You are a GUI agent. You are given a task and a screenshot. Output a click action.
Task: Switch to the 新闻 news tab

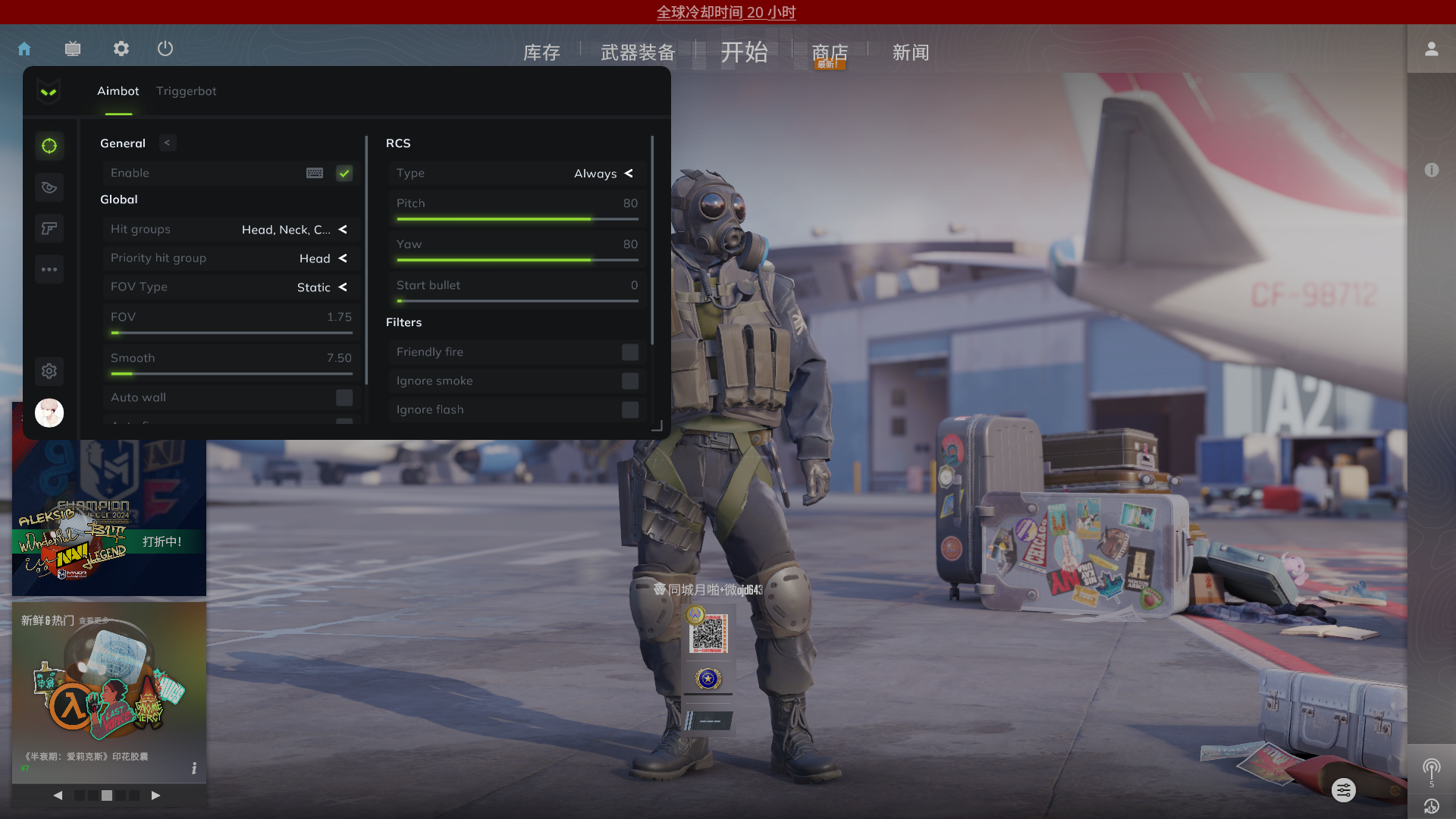pos(910,52)
